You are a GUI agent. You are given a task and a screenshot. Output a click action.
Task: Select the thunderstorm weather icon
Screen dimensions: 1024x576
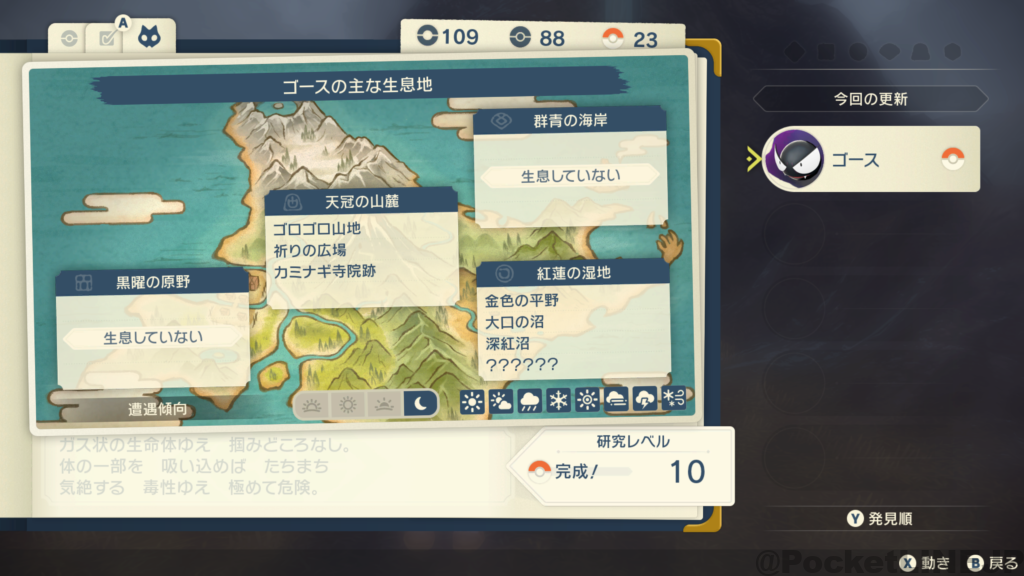click(645, 402)
